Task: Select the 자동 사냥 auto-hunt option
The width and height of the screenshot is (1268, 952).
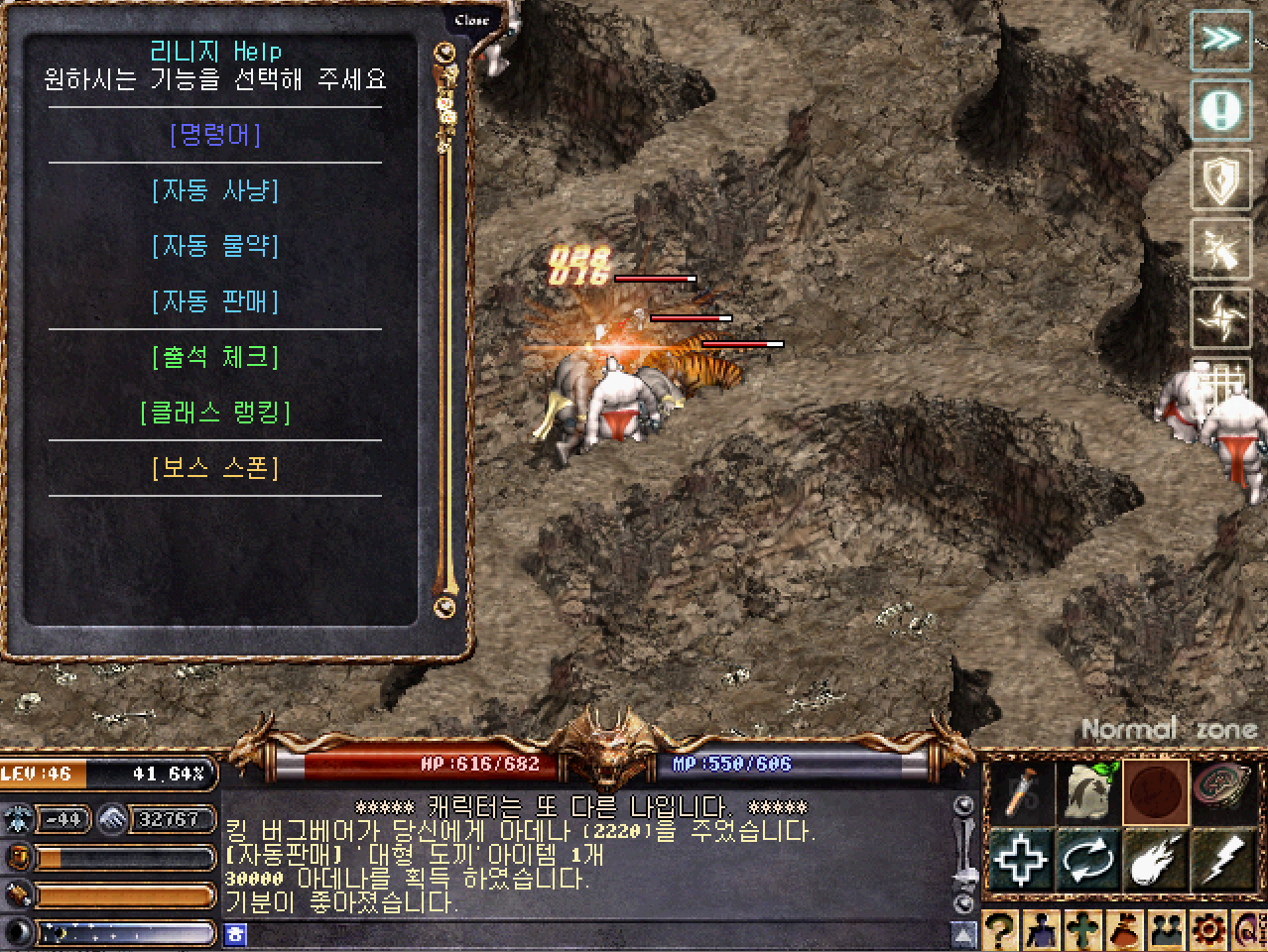Action: tap(215, 190)
